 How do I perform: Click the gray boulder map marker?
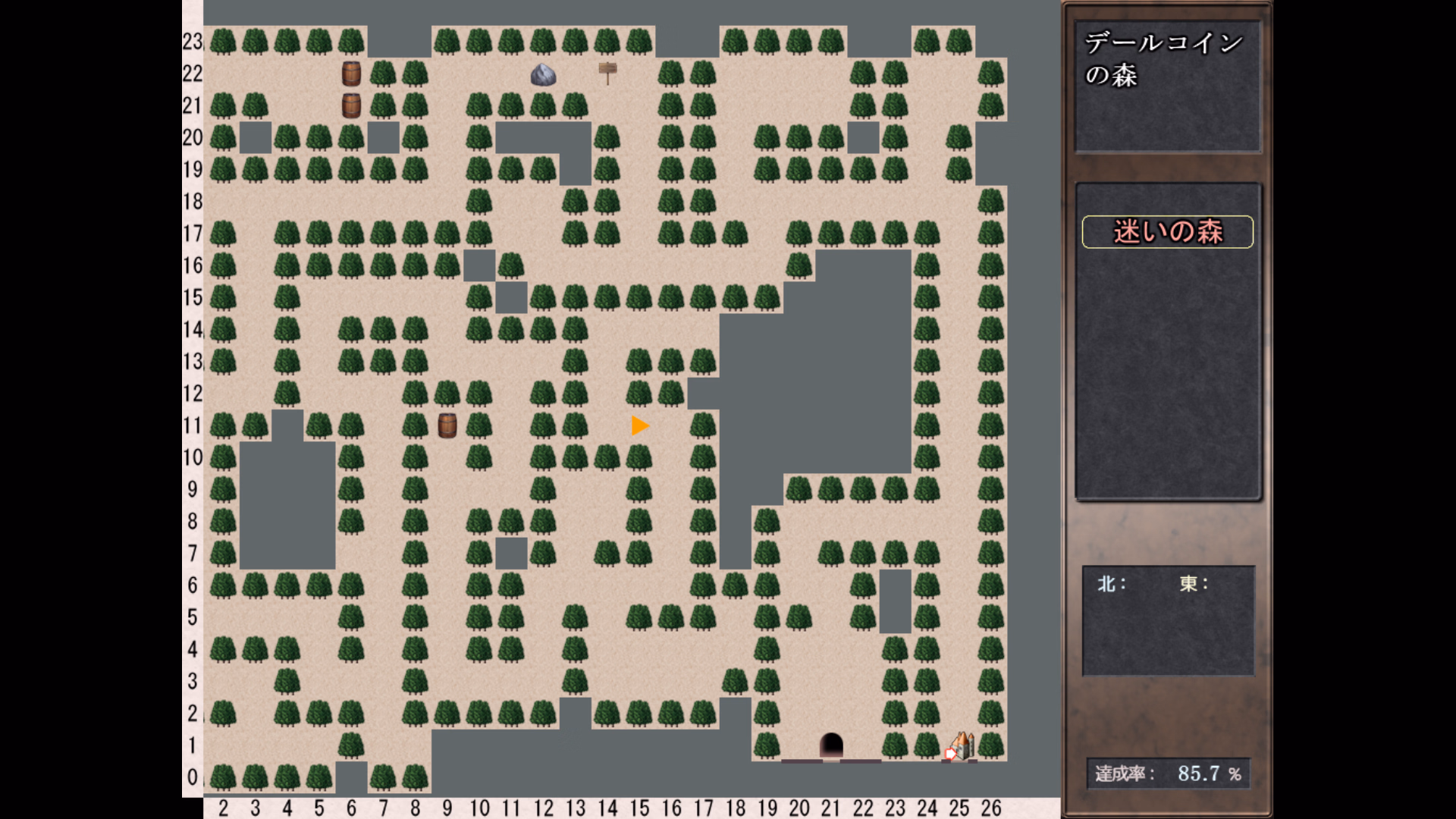pos(543,74)
